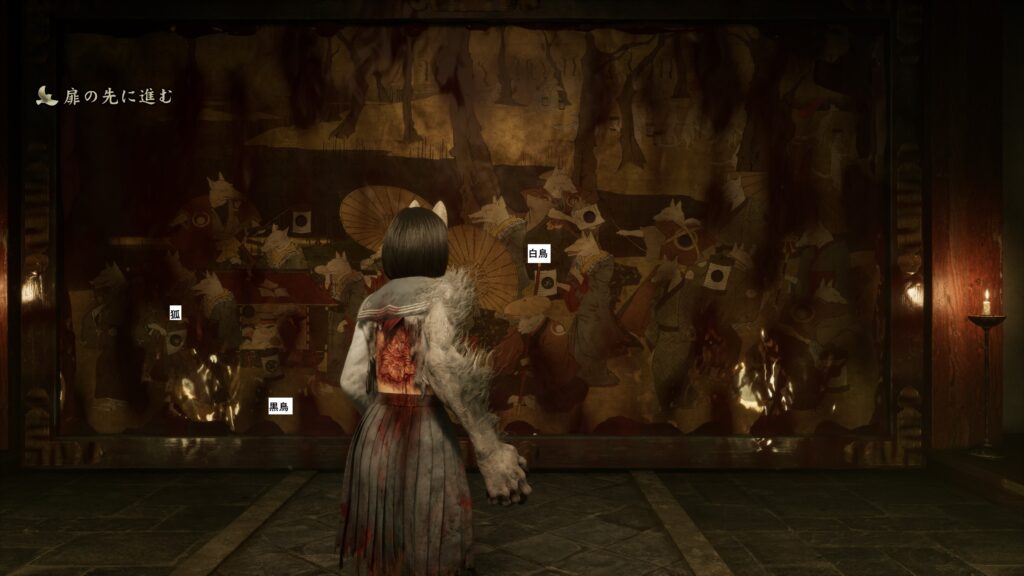Screen dimensions: 1024x576
Task: Select the 白鳥 label
Action: [x=539, y=254]
